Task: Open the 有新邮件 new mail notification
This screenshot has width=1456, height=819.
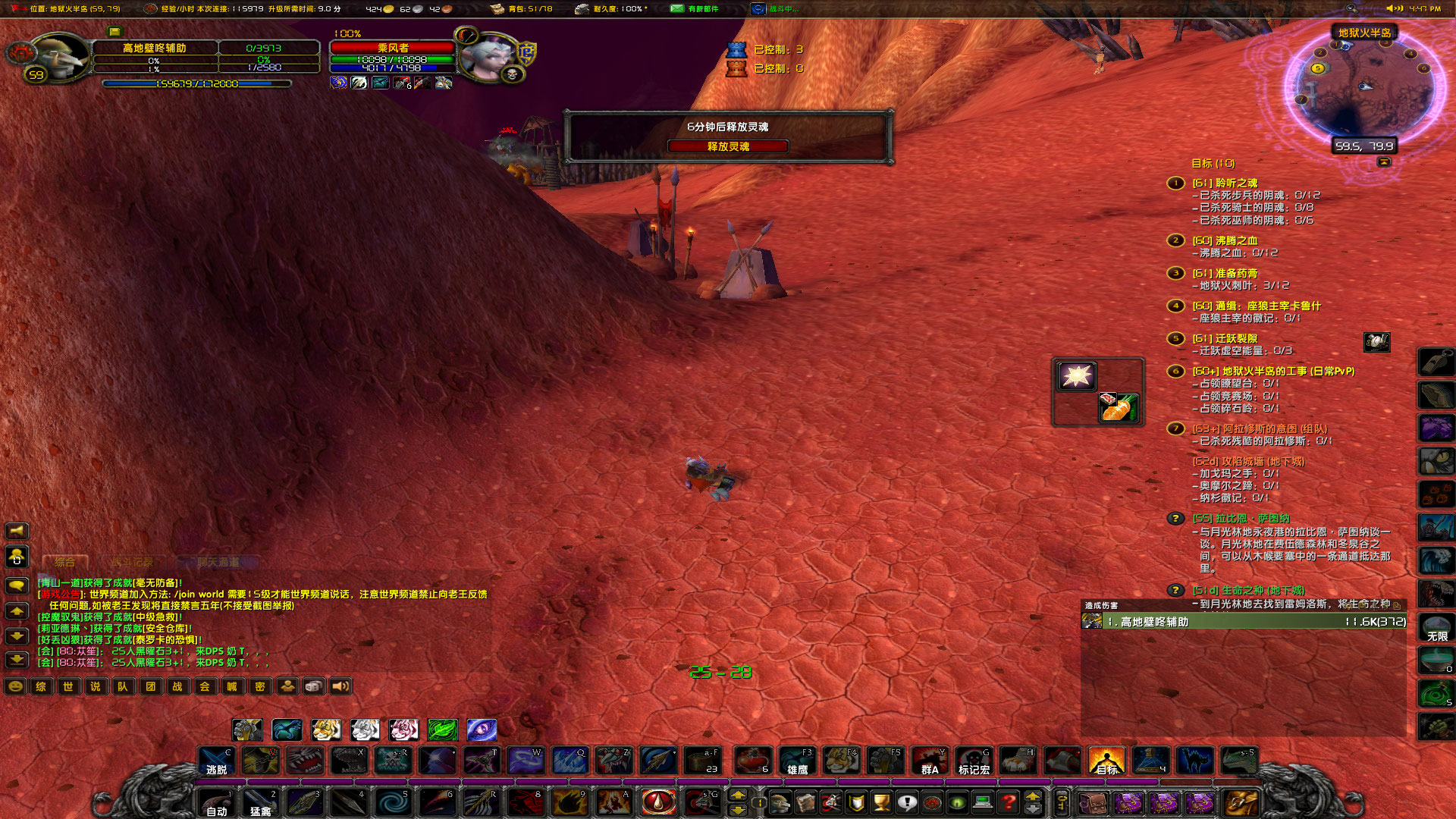Action: pyautogui.click(x=690, y=9)
